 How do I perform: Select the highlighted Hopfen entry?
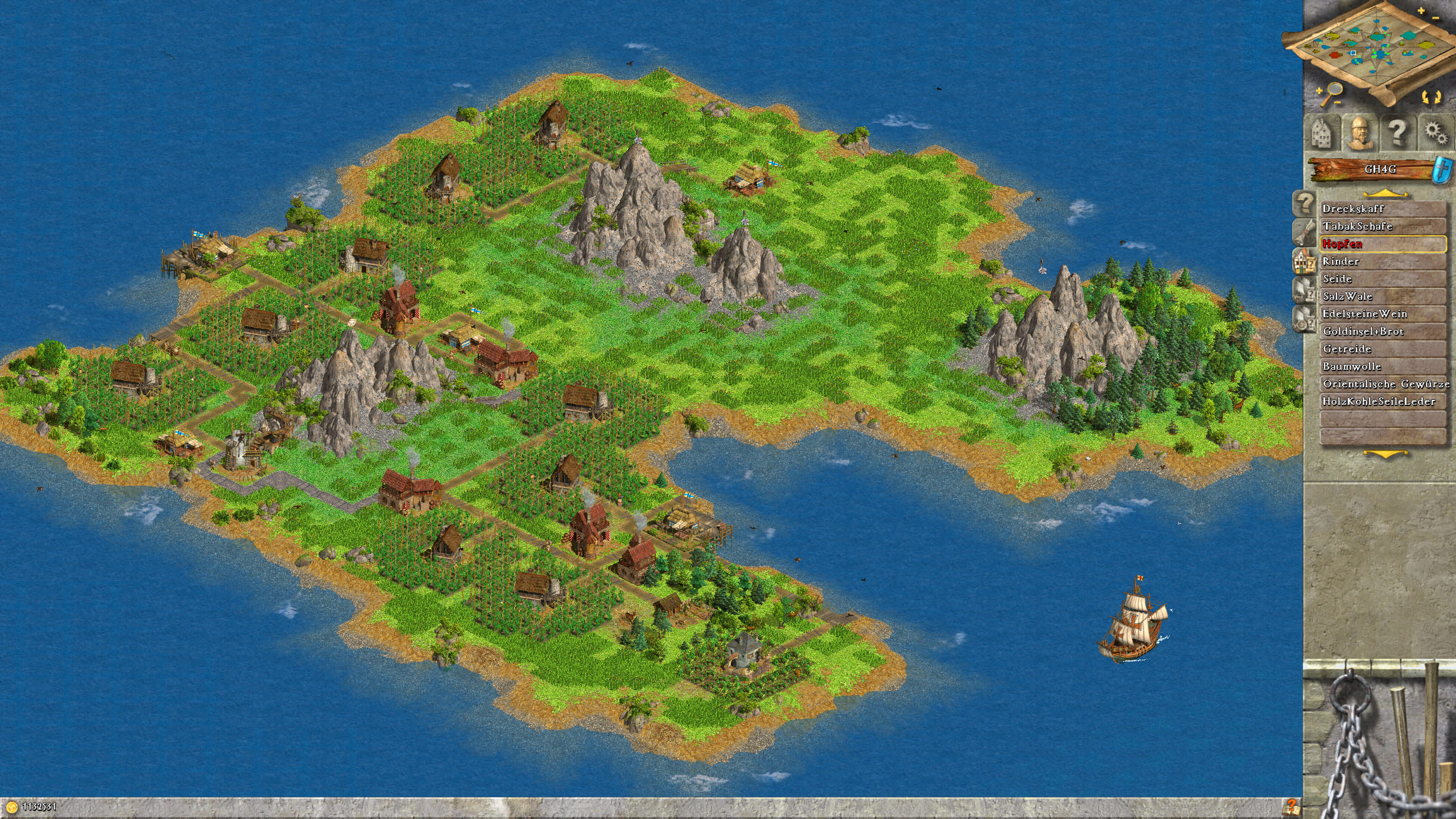[1382, 244]
